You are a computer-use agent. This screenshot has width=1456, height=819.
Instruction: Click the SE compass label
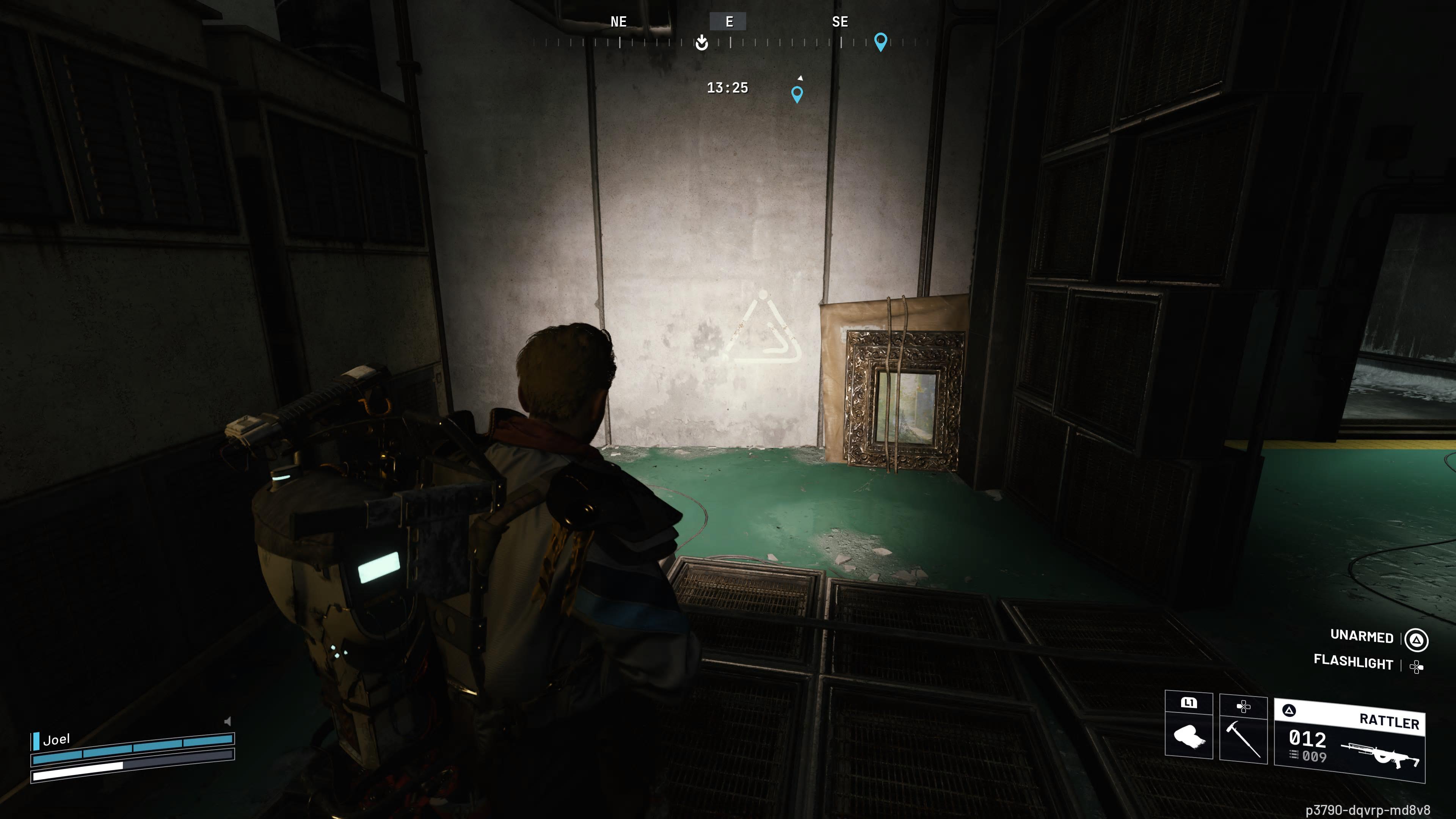coord(840,22)
